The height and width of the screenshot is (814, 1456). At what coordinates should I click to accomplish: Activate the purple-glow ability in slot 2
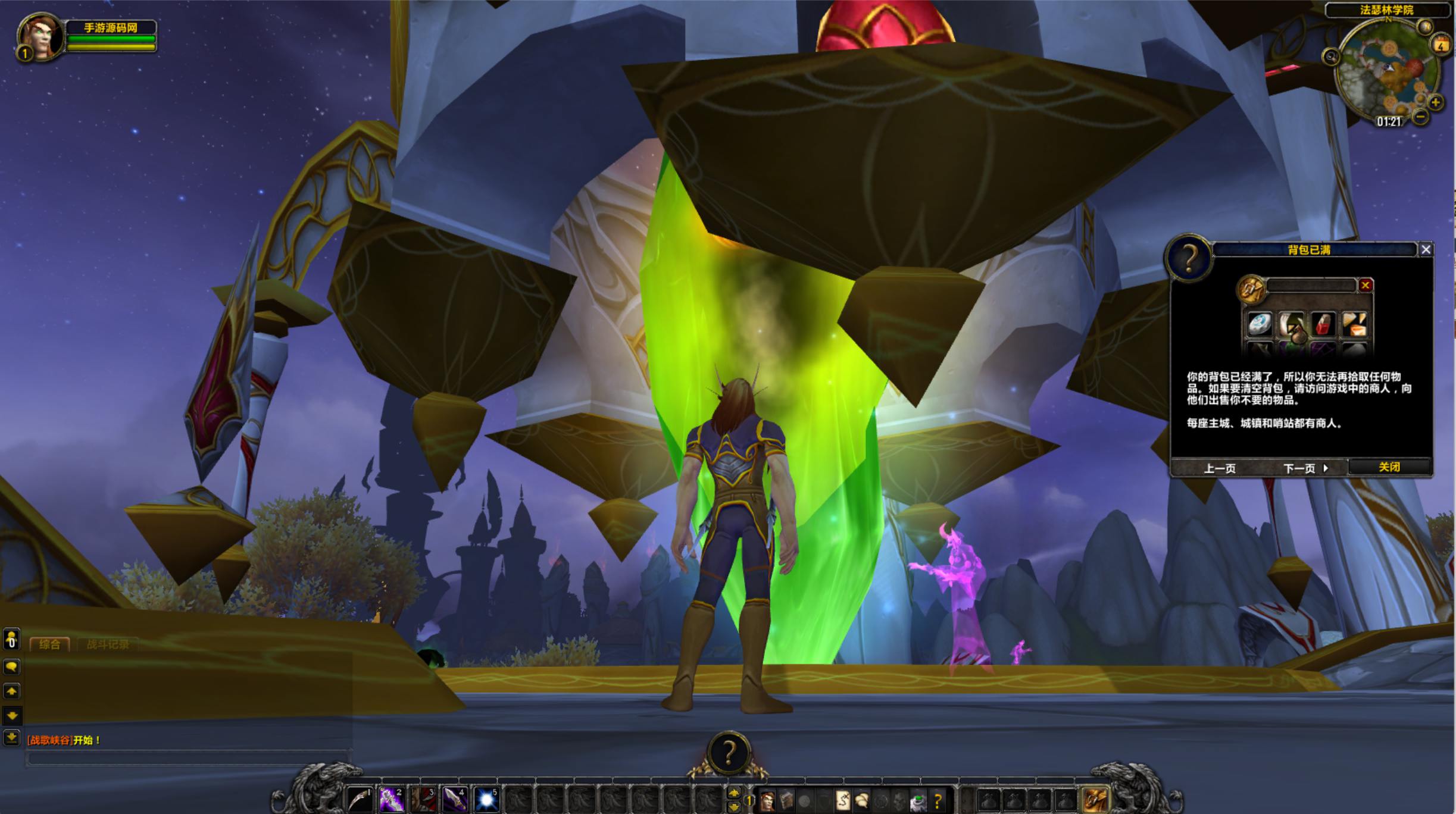[x=392, y=800]
